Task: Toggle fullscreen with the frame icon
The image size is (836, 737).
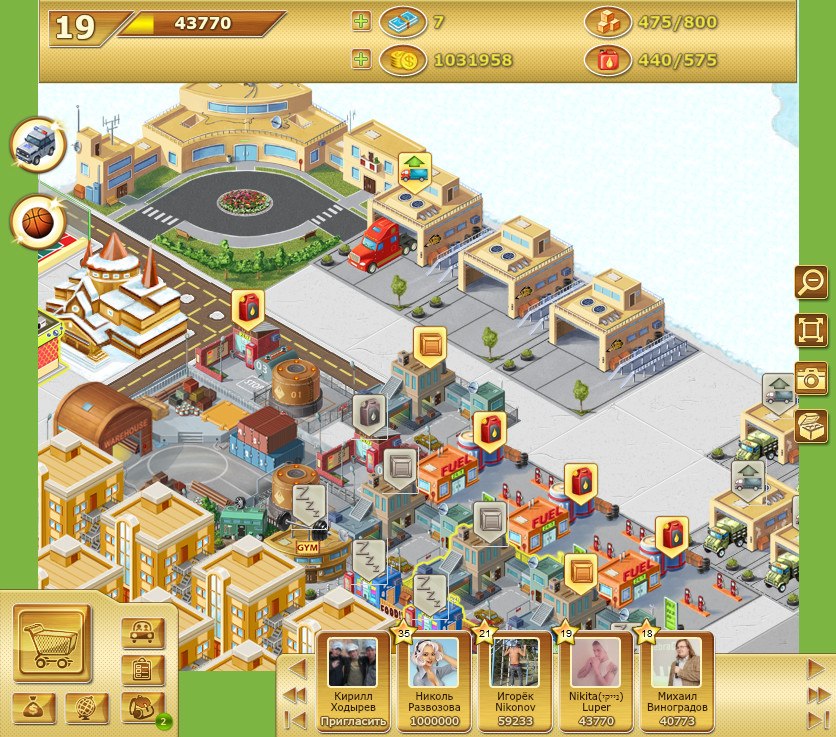Action: pos(811,329)
